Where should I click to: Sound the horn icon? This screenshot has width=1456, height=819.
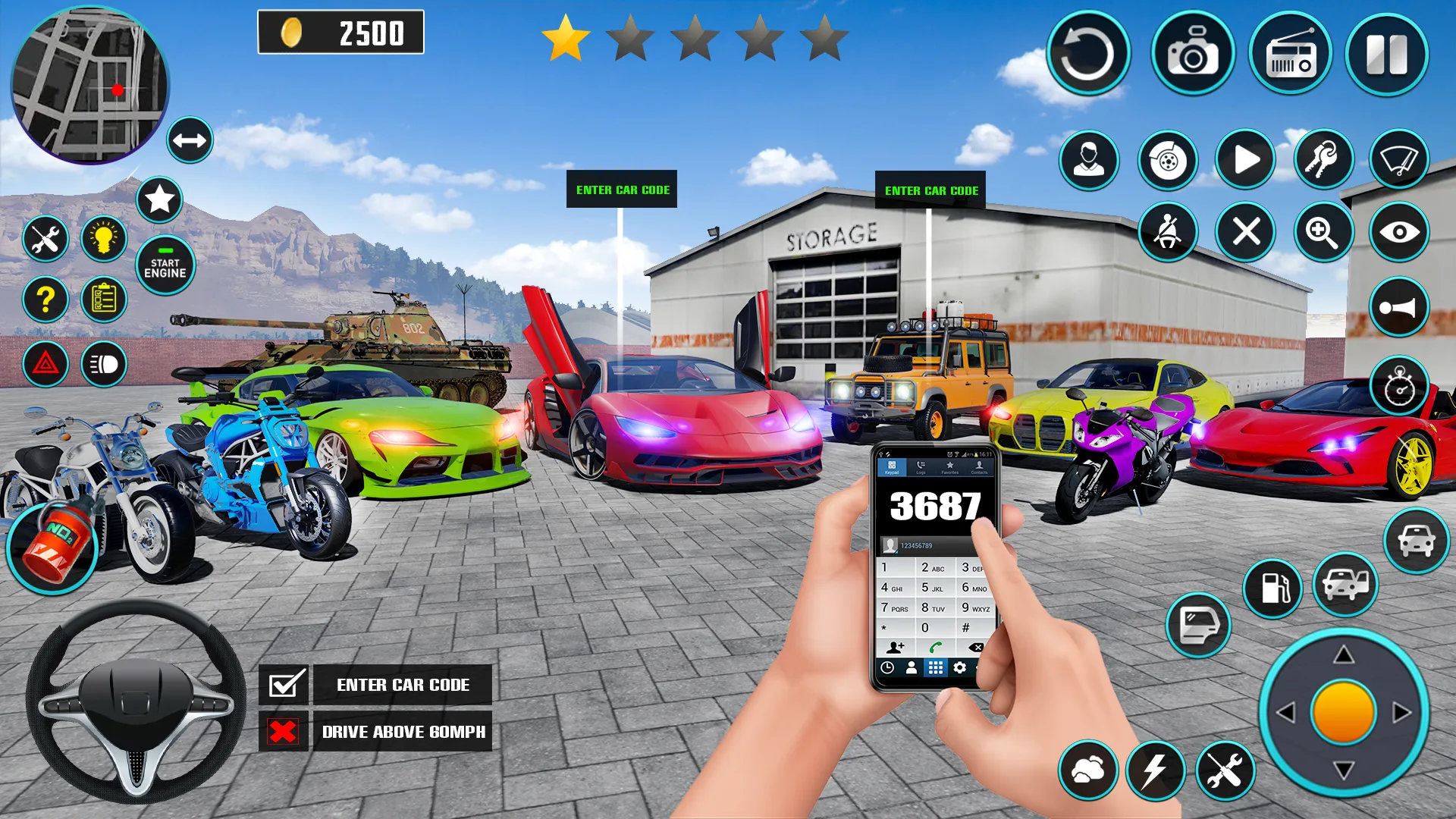tap(1399, 306)
